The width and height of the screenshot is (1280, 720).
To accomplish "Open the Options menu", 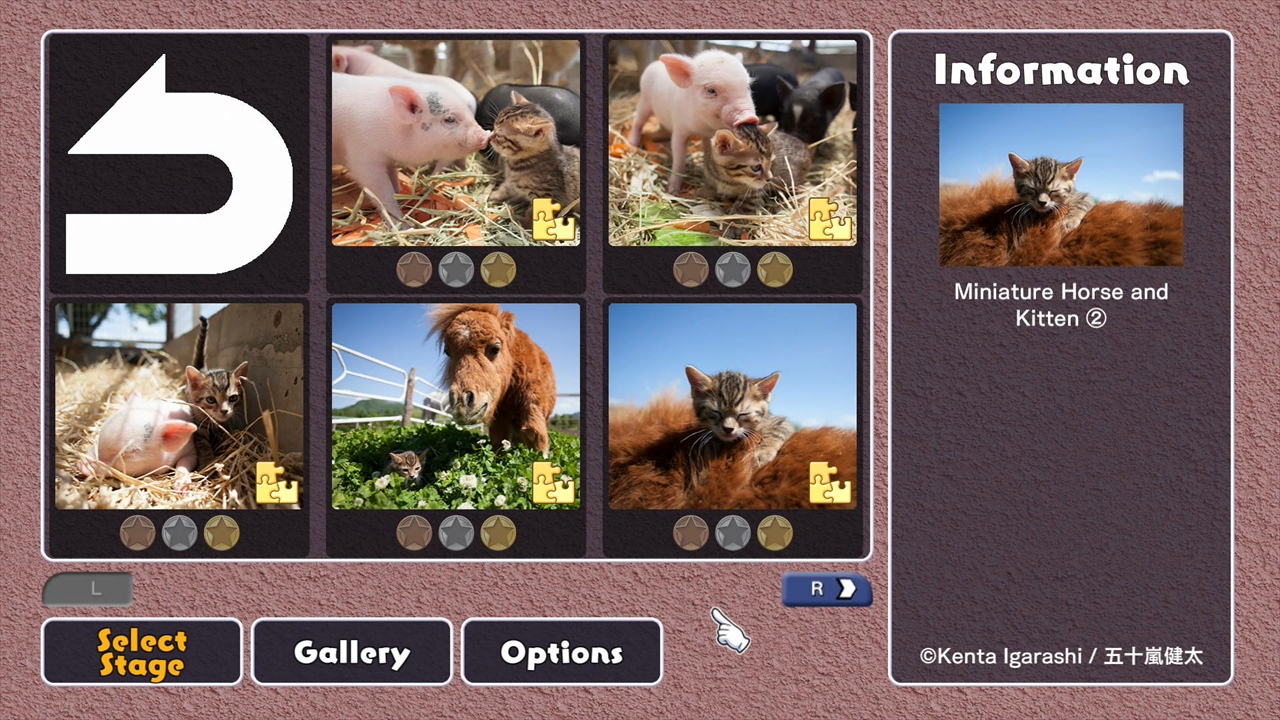I will point(561,652).
